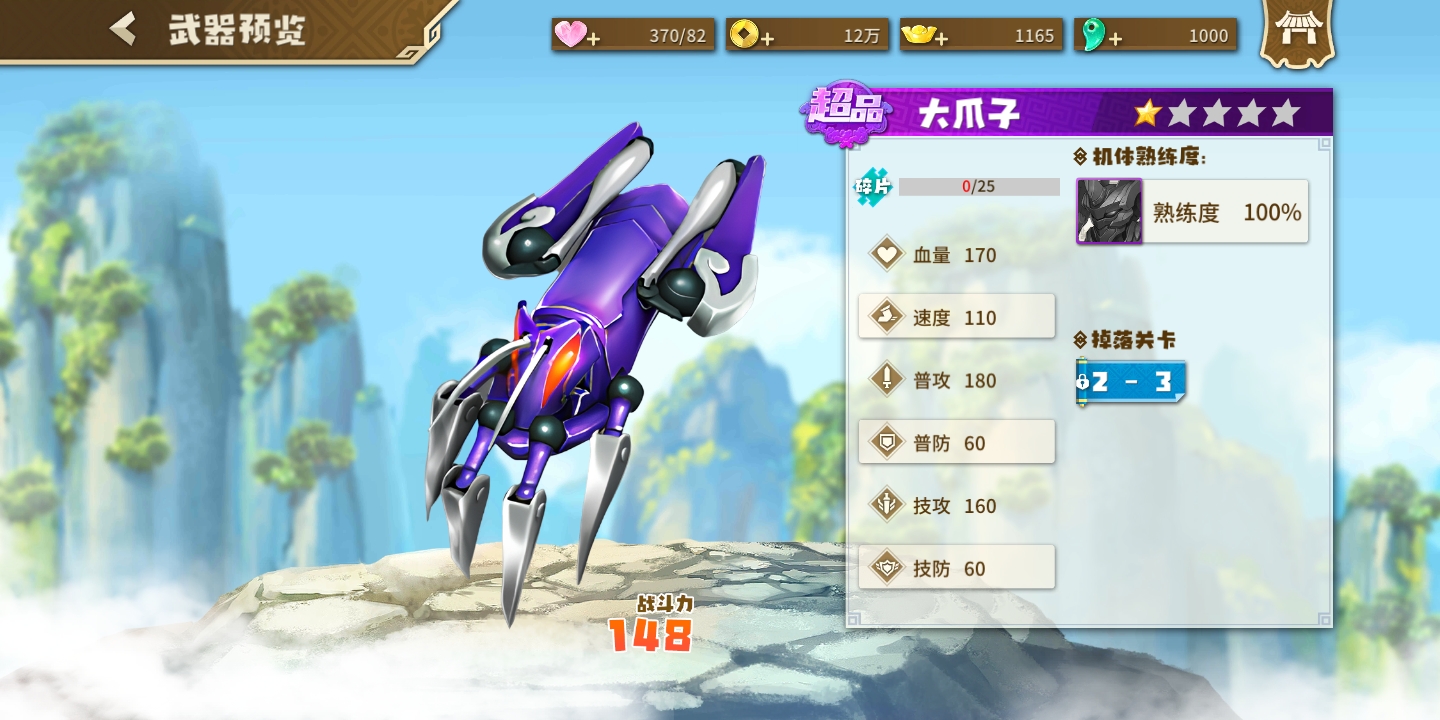The height and width of the screenshot is (720, 1440).
Task: Add more green jade currency
Action: [1114, 38]
